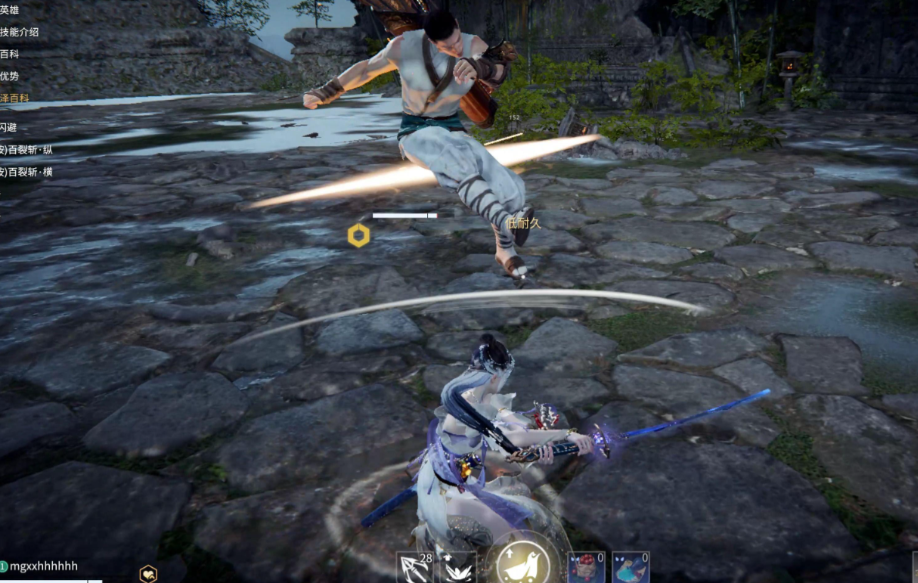The image size is (918, 583).
Task: Open the 技能介绍 skill introduction entry
Action: 20,32
